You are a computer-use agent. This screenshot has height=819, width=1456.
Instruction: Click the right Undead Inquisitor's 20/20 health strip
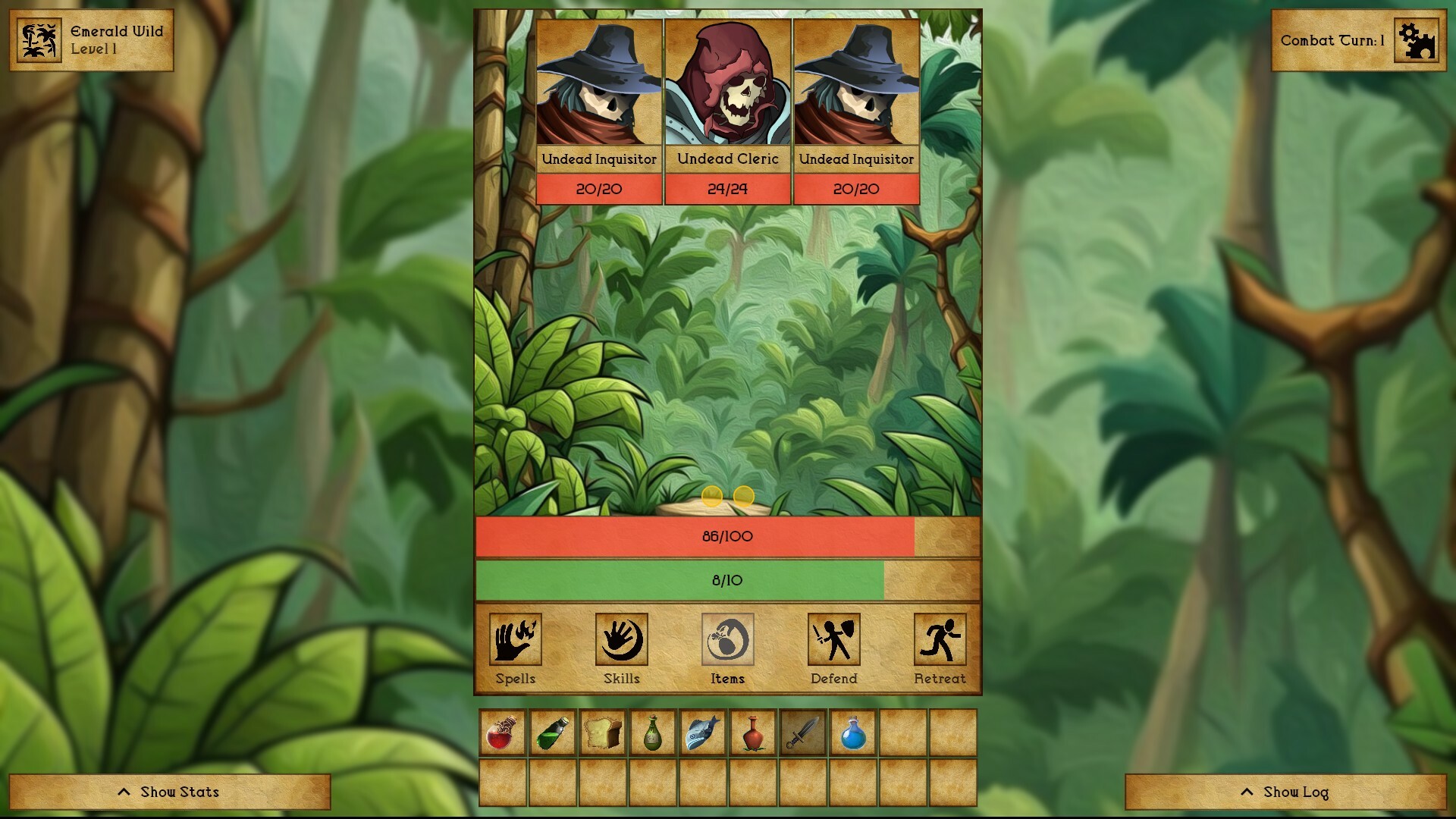[856, 189]
